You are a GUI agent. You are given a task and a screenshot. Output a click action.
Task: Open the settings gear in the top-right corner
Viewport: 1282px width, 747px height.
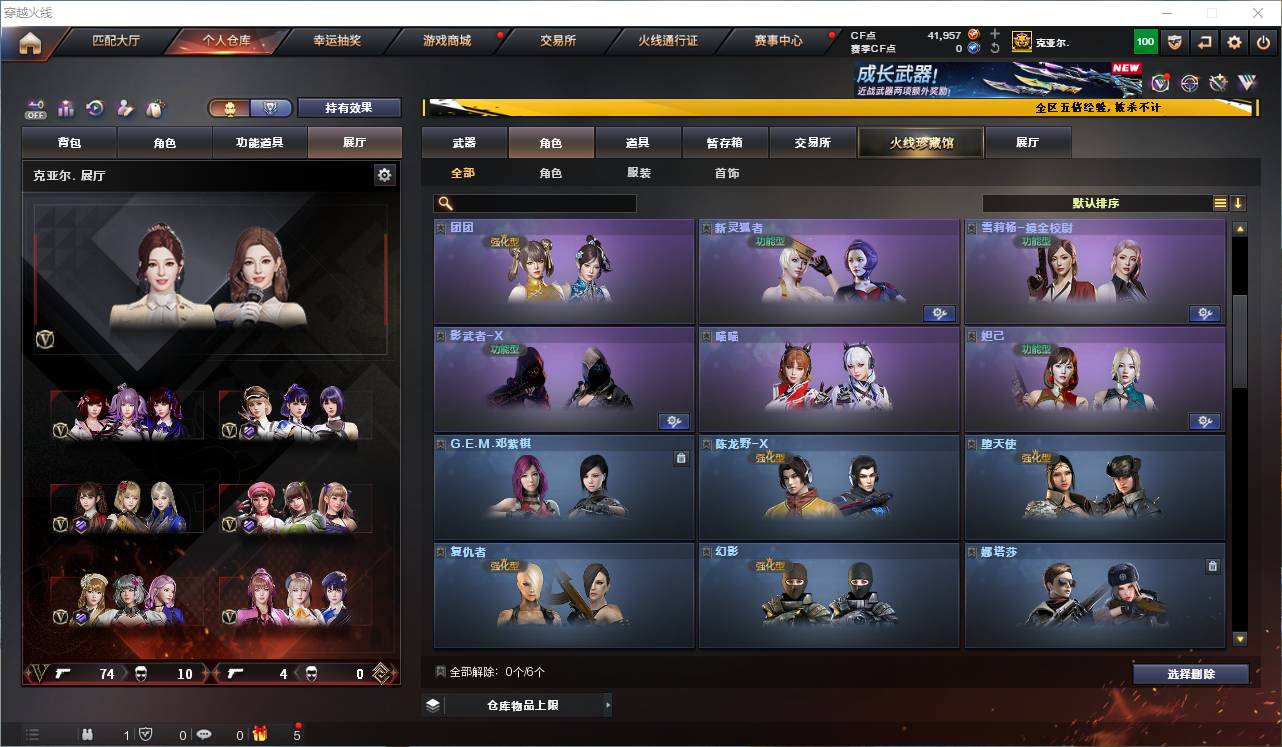1233,41
